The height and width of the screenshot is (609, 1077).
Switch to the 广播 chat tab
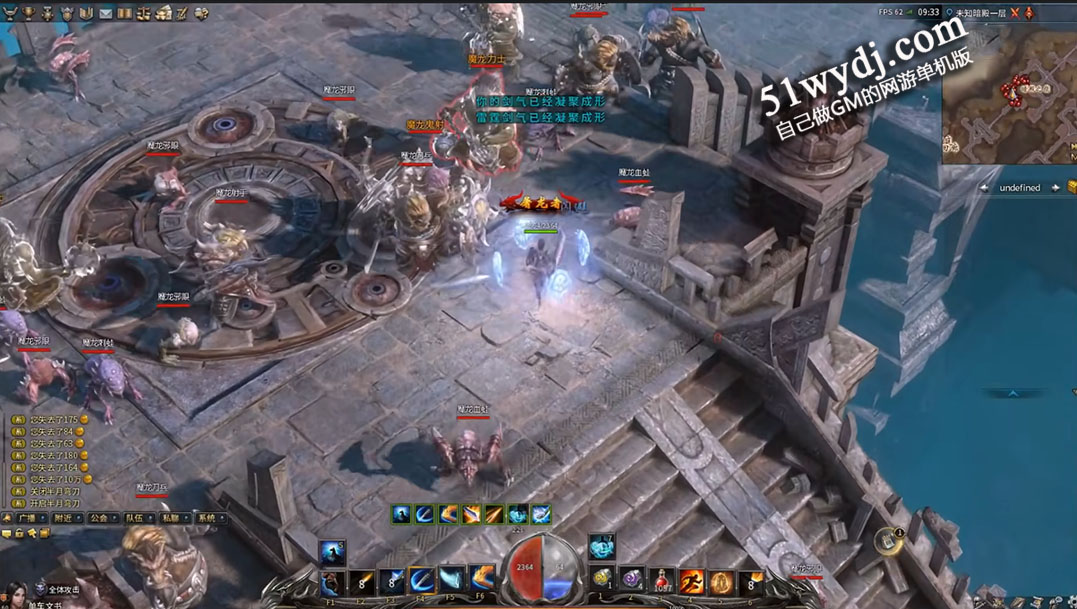pyautogui.click(x=26, y=518)
